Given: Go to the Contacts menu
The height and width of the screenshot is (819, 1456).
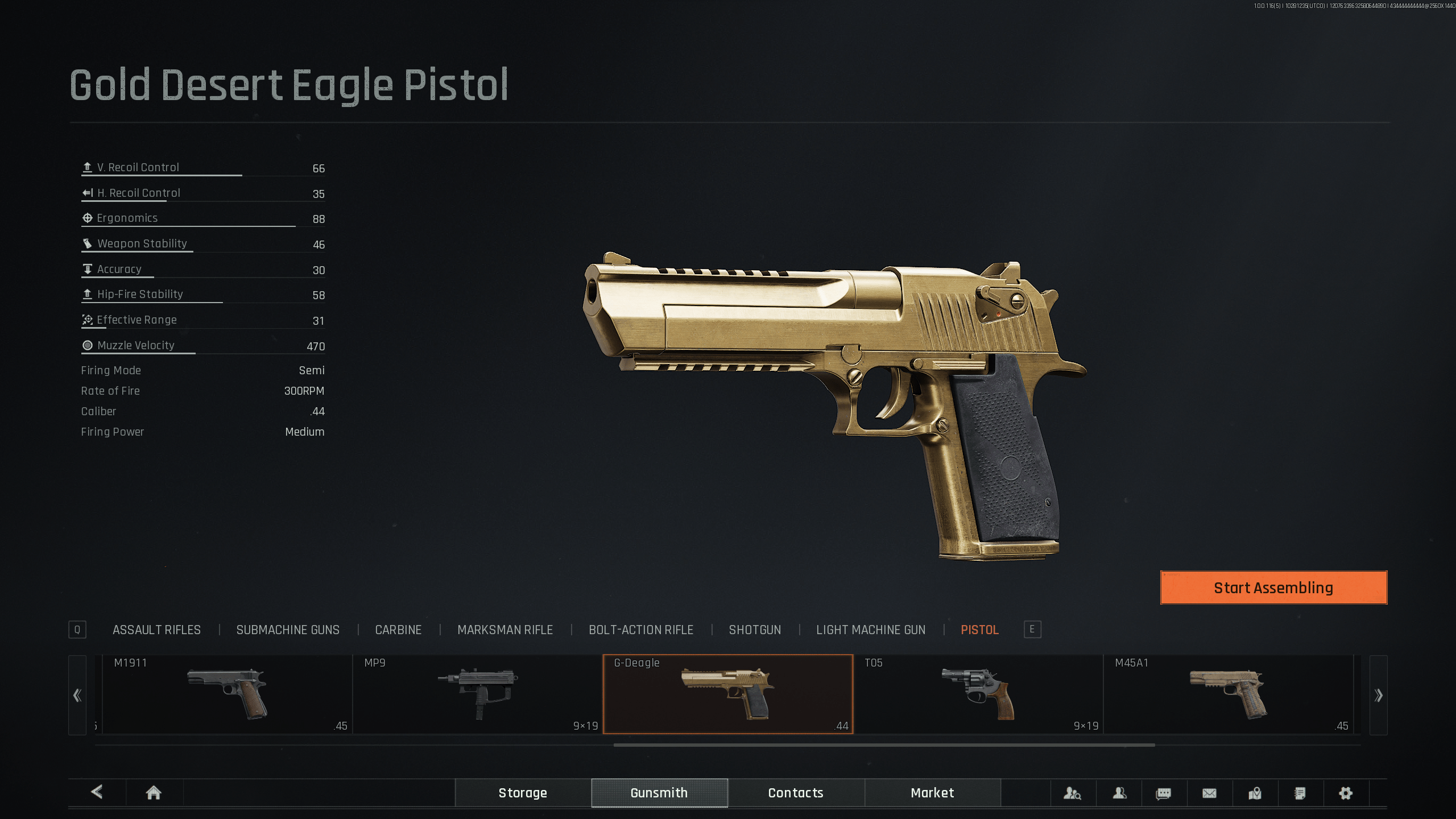Looking at the screenshot, I should pyautogui.click(x=796, y=793).
